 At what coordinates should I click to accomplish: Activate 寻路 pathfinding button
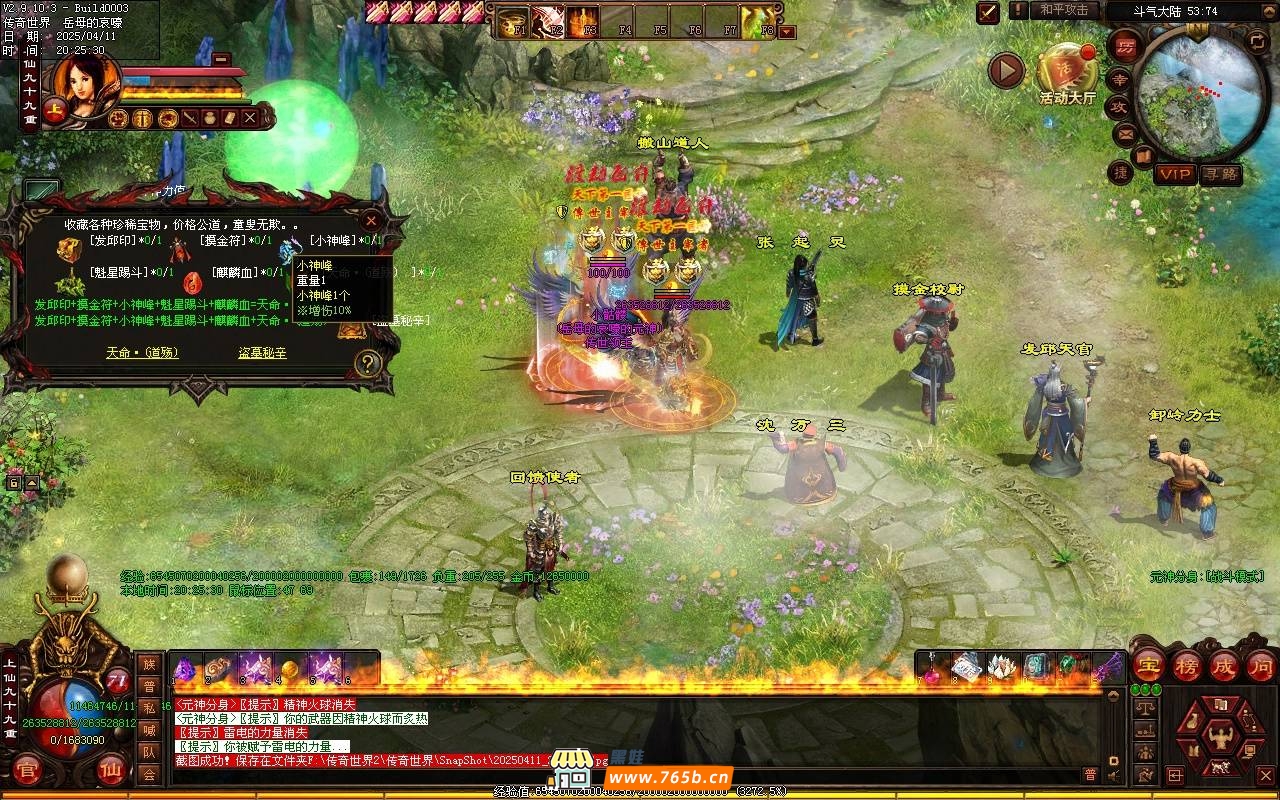1220,174
